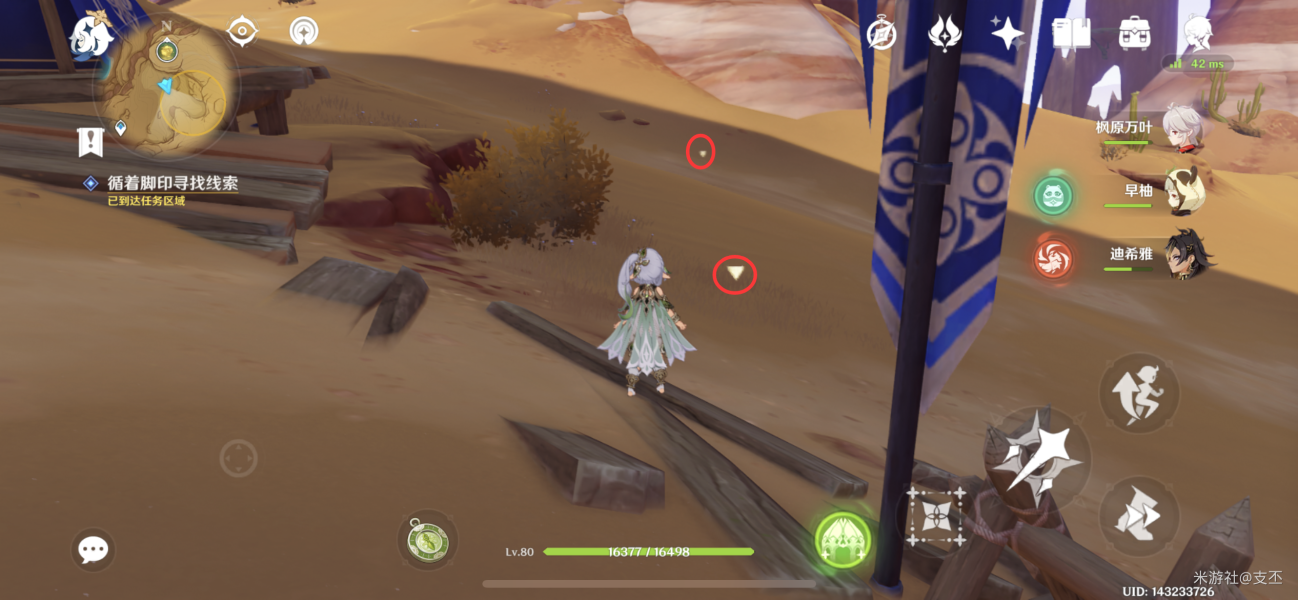Open the map from the minimap
Image resolution: width=1298 pixels, height=600 pixels.
[166, 92]
